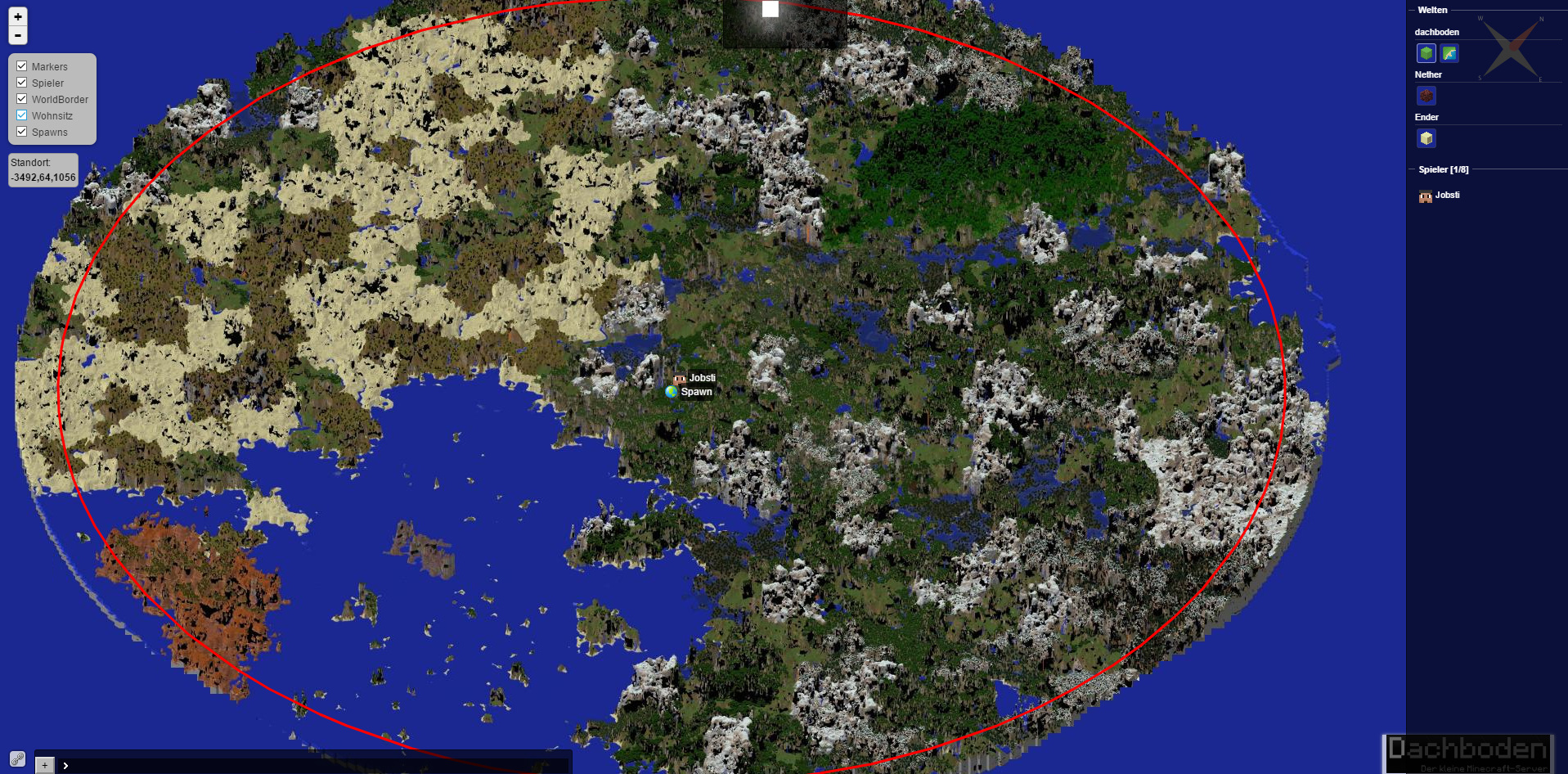Click the Jobsti player head marker on map
The height and width of the screenshot is (774, 1568).
pos(679,378)
